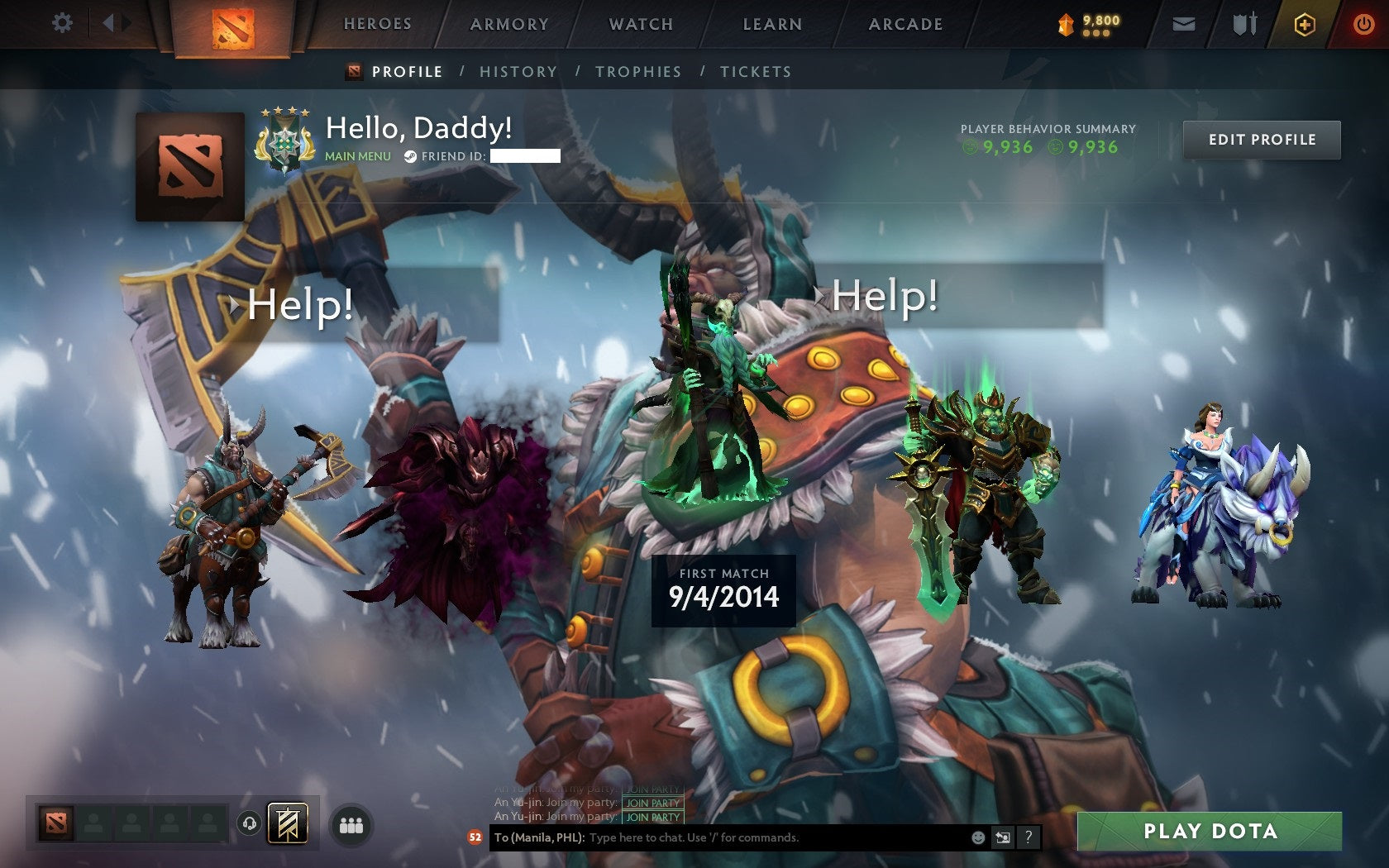Toggle the chat popout icon
Viewport: 1389px width, 868px height.
coord(1004,837)
